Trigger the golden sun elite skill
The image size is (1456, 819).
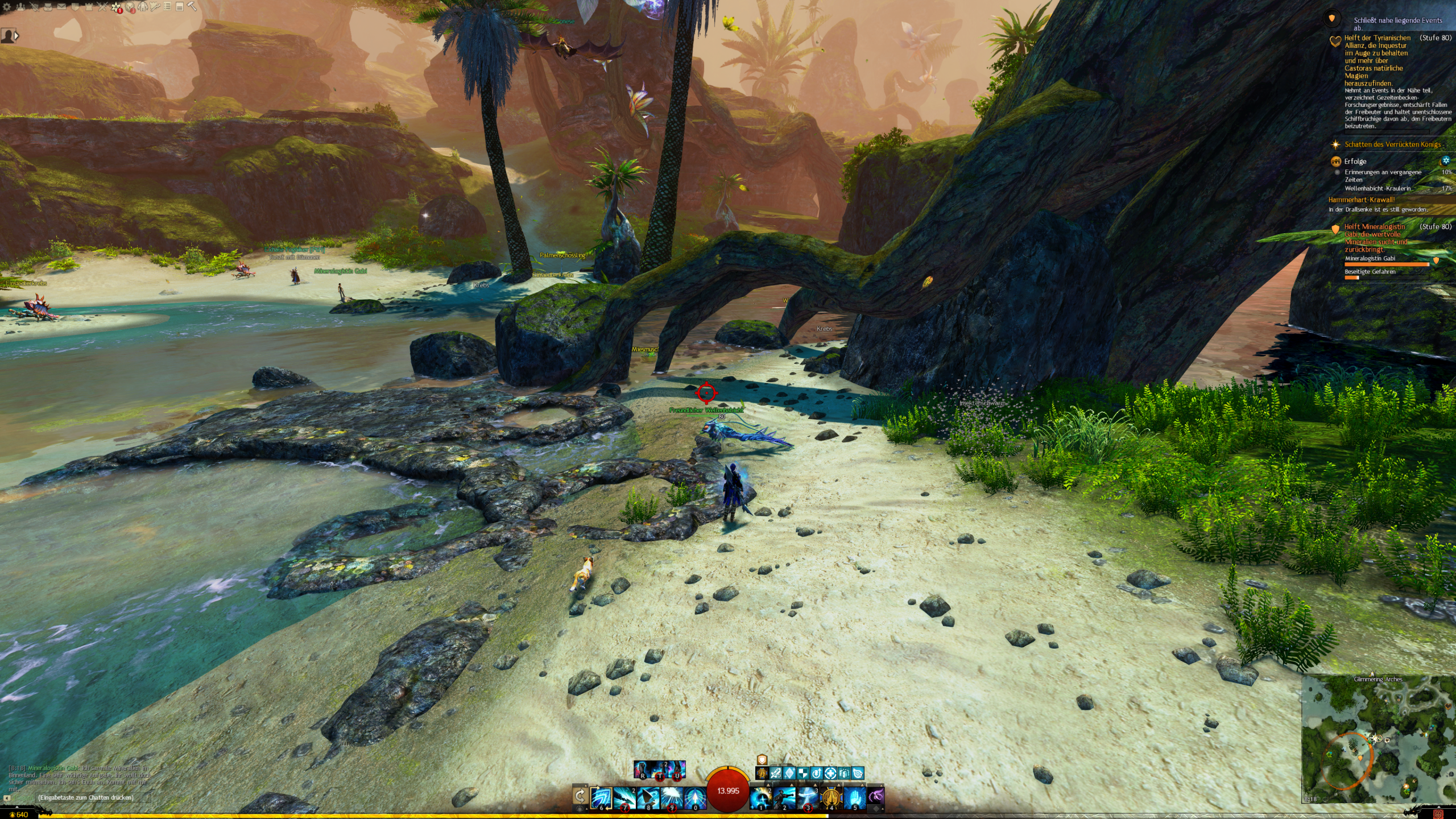(x=831, y=797)
